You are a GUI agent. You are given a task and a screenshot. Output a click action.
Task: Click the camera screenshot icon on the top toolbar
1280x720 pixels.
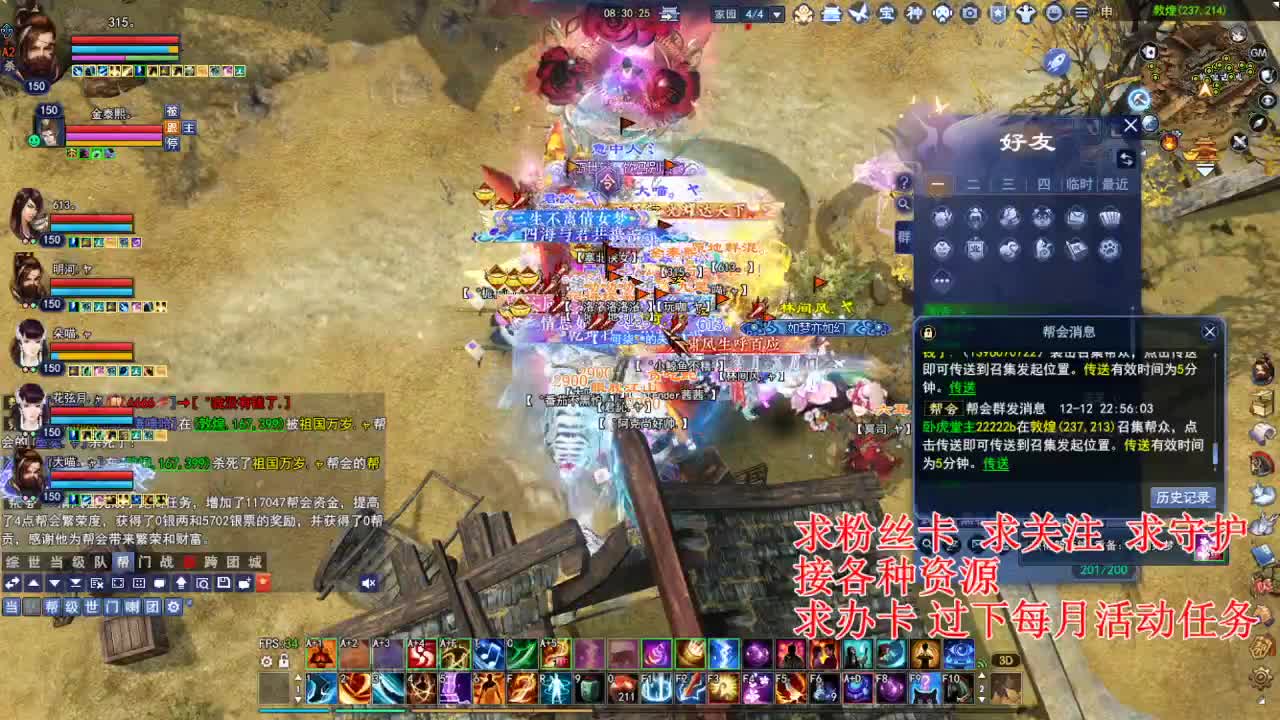(968, 14)
